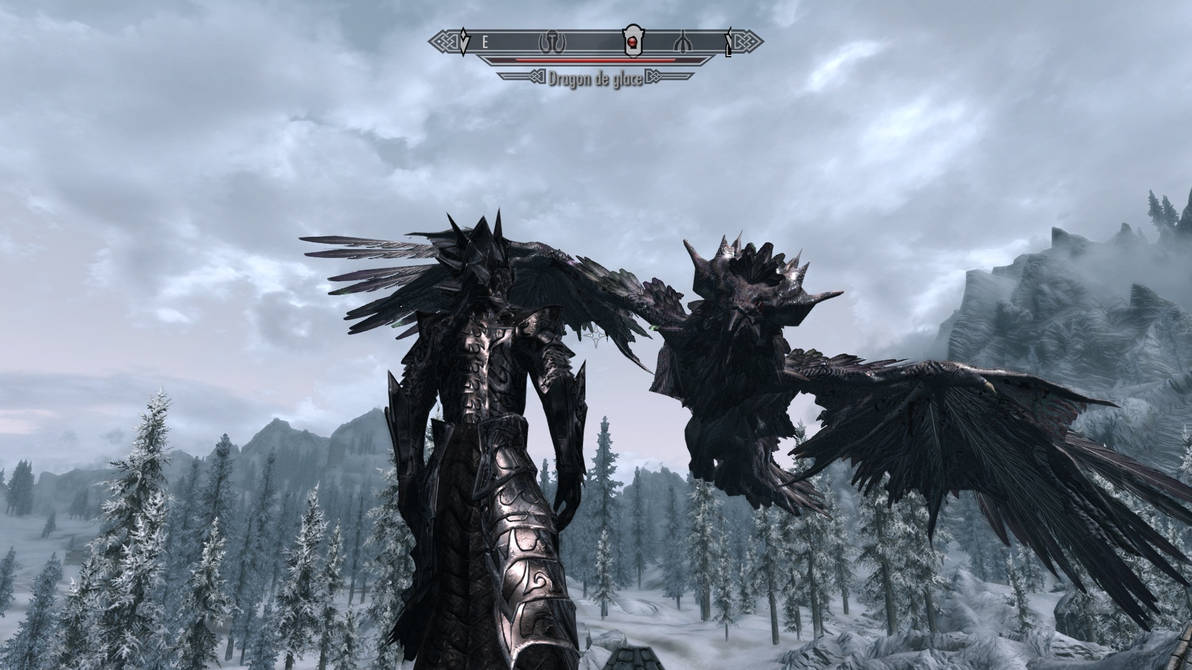Screen dimensions: 1192x670
Task: Click the shield marker with red dot on compass
Action: [631, 41]
